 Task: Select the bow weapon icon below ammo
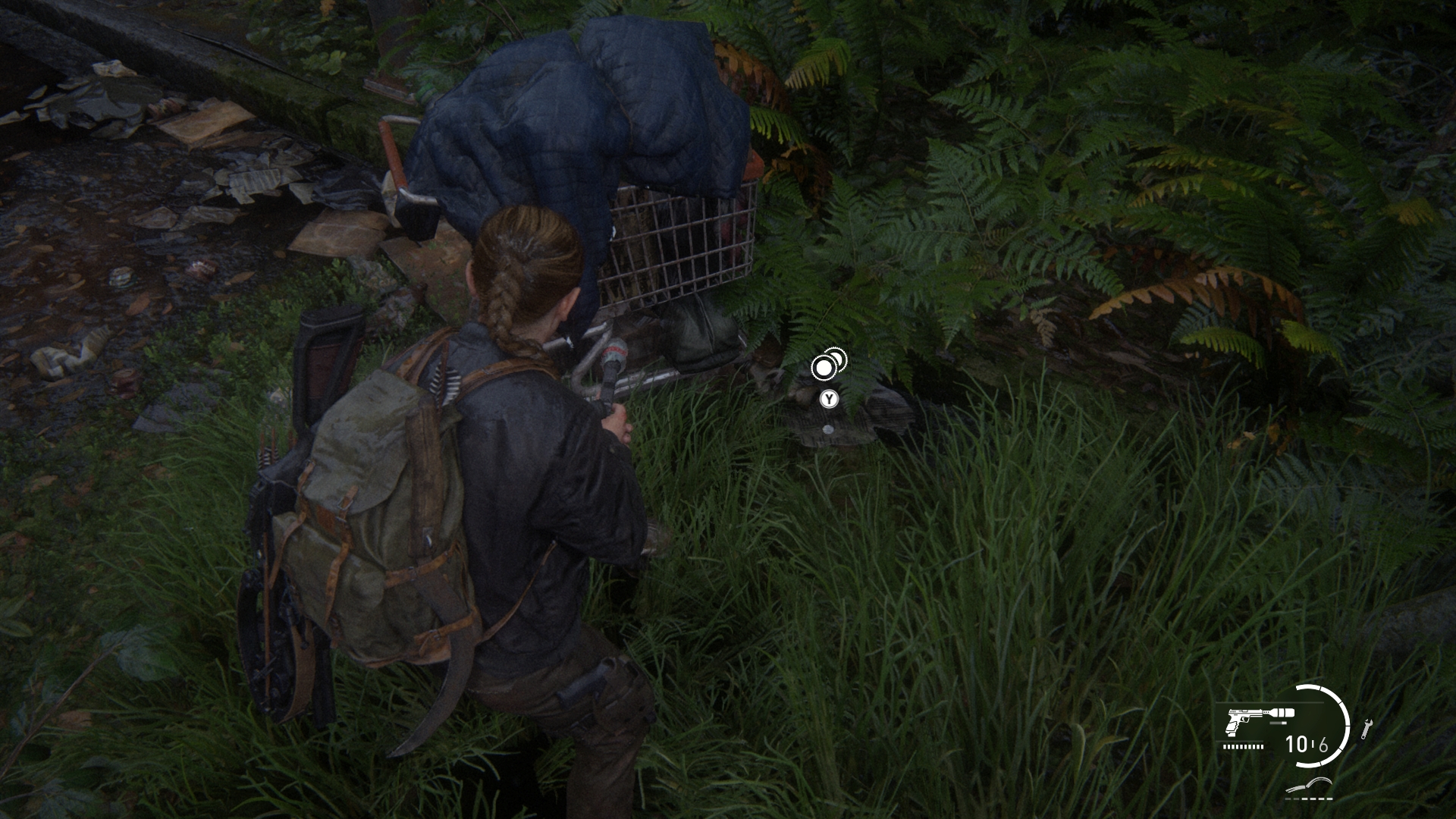(1310, 789)
